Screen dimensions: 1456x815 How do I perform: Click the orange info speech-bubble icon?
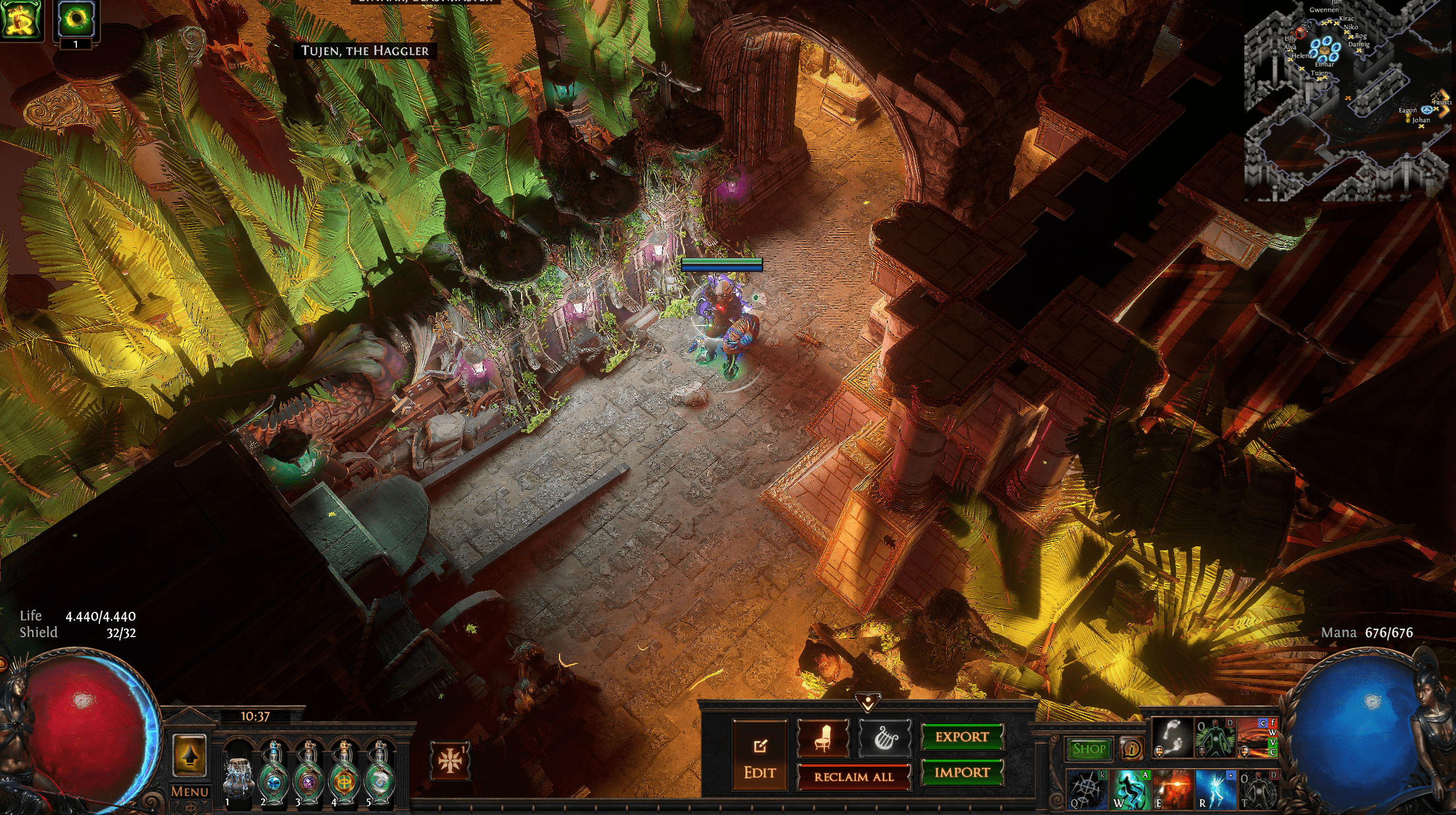[1131, 748]
